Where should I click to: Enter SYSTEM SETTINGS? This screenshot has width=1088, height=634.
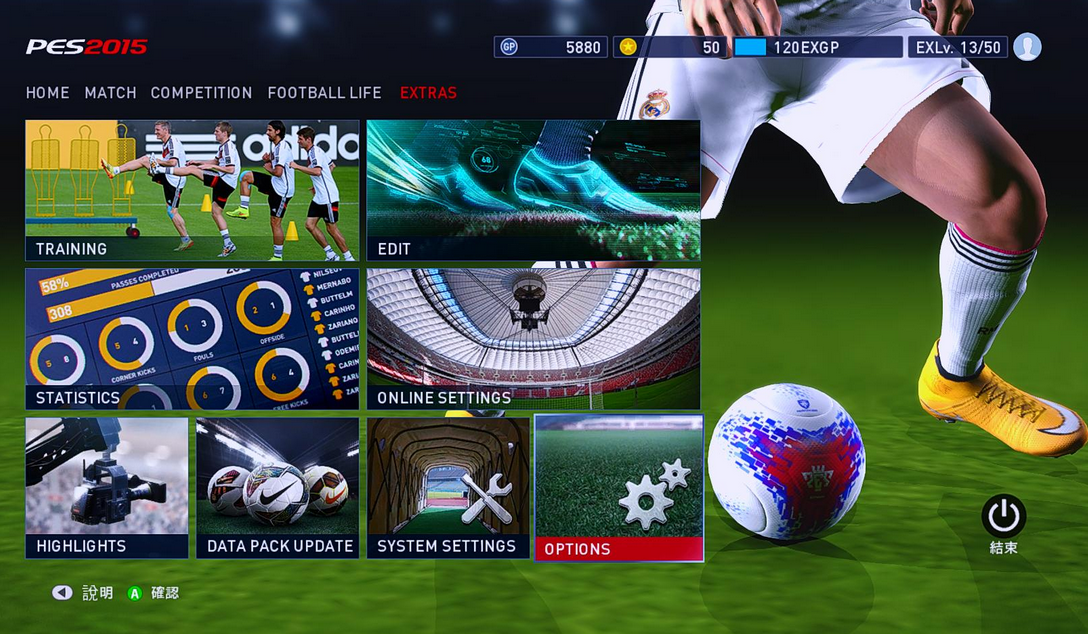point(448,487)
